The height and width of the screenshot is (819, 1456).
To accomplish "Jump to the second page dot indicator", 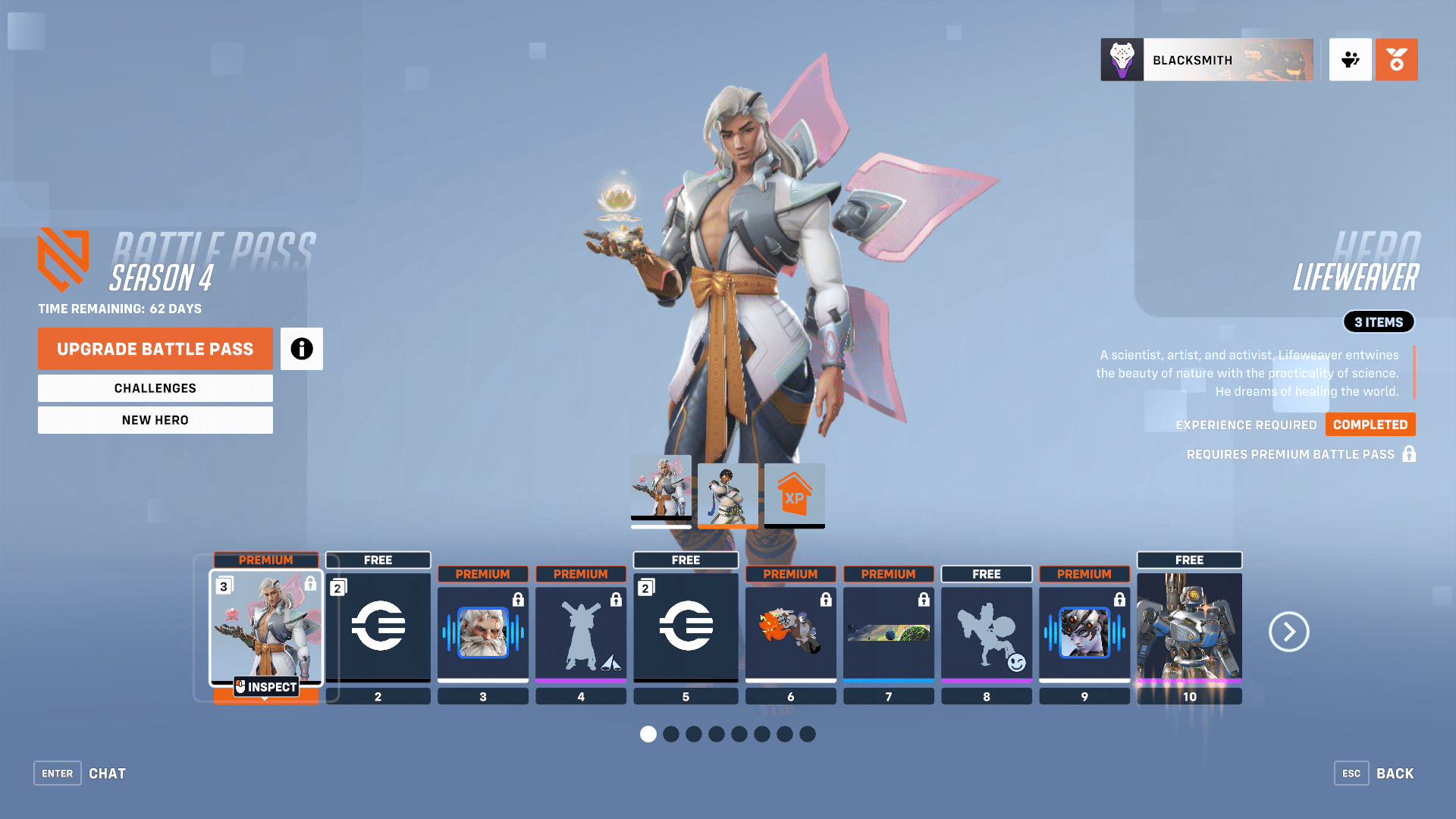I will (x=671, y=734).
